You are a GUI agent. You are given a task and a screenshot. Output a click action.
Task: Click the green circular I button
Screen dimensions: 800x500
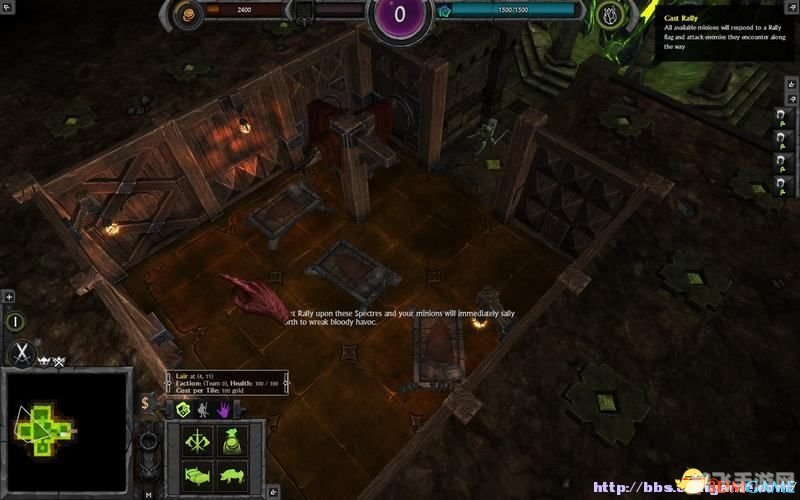pos(17,321)
